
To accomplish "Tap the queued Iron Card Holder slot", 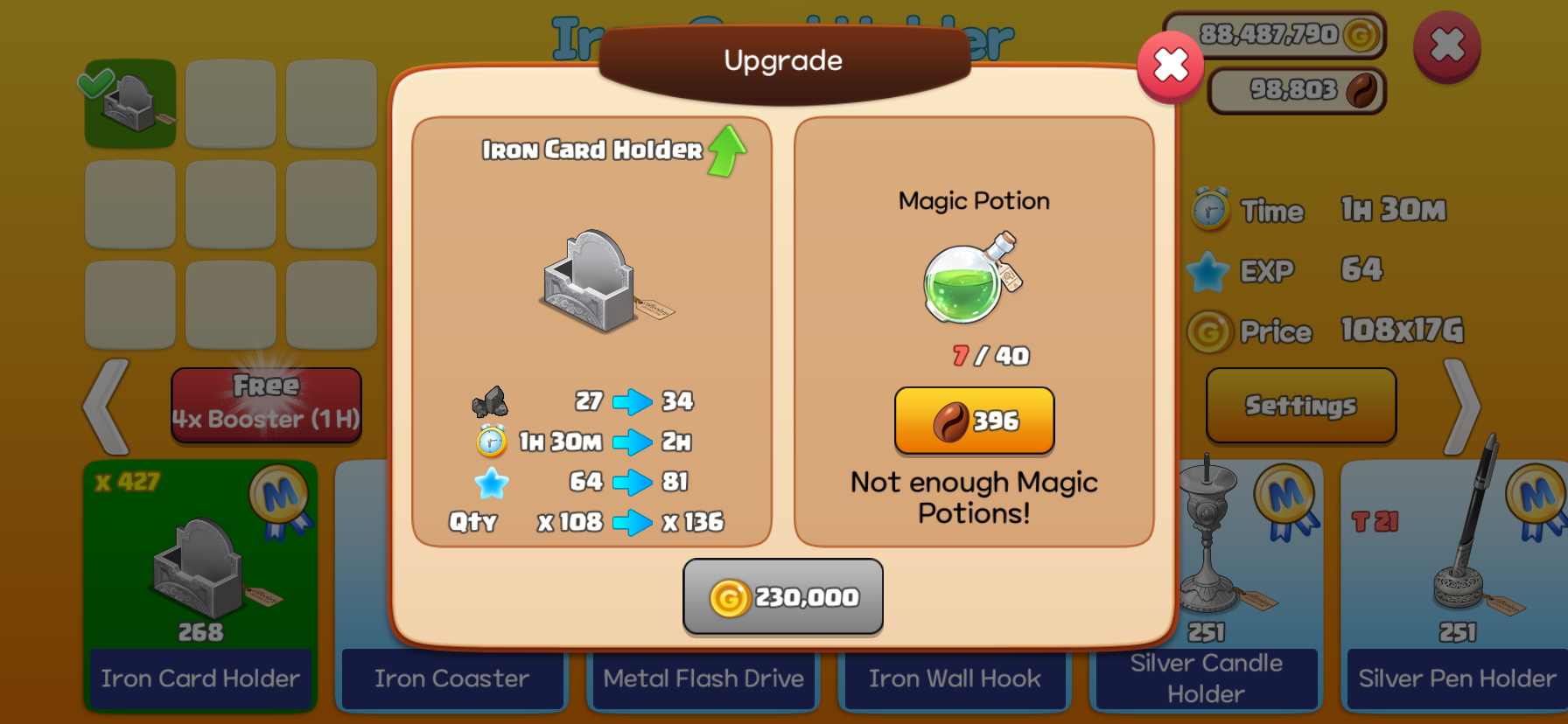I will [x=130, y=103].
